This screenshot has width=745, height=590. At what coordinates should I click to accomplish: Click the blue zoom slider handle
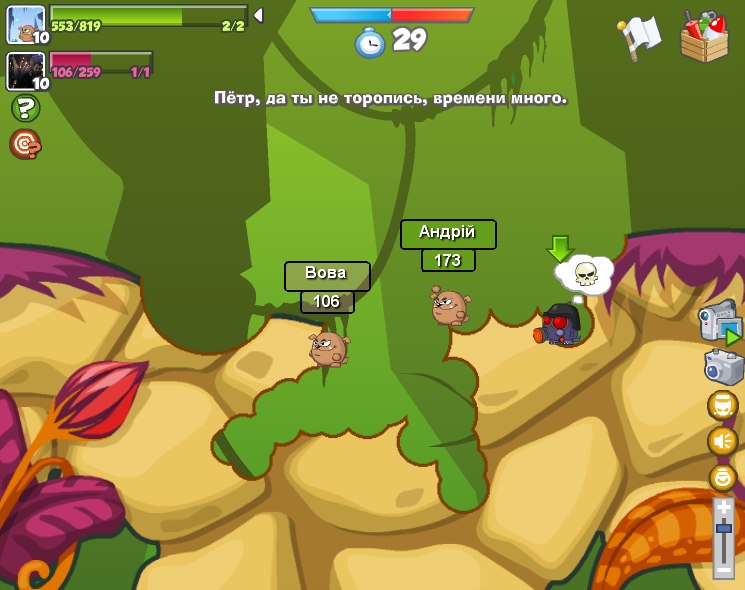pyautogui.click(x=723, y=528)
